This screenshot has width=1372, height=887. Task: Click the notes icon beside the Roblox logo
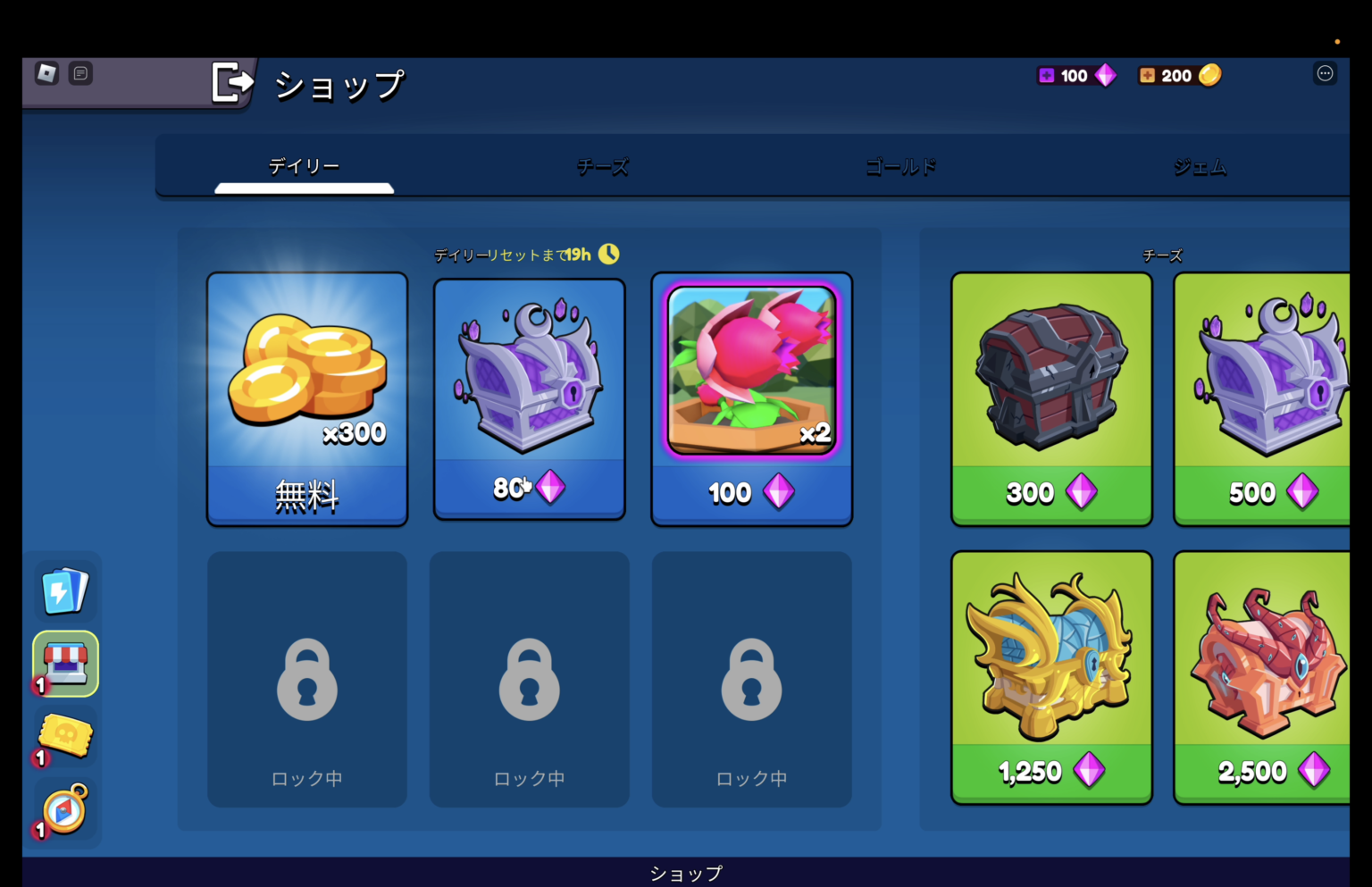(x=81, y=73)
